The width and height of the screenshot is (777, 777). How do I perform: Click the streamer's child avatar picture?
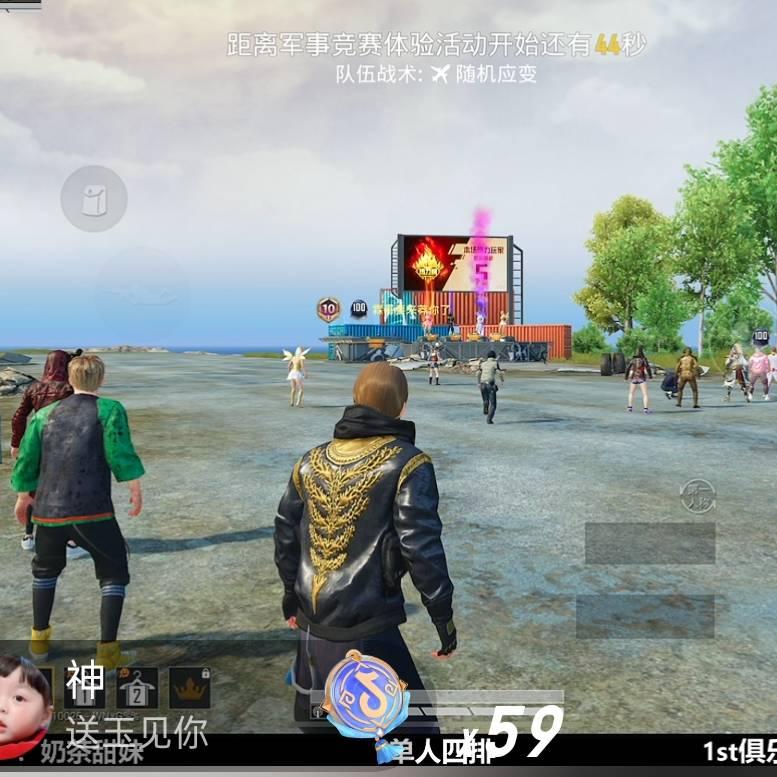24,700
